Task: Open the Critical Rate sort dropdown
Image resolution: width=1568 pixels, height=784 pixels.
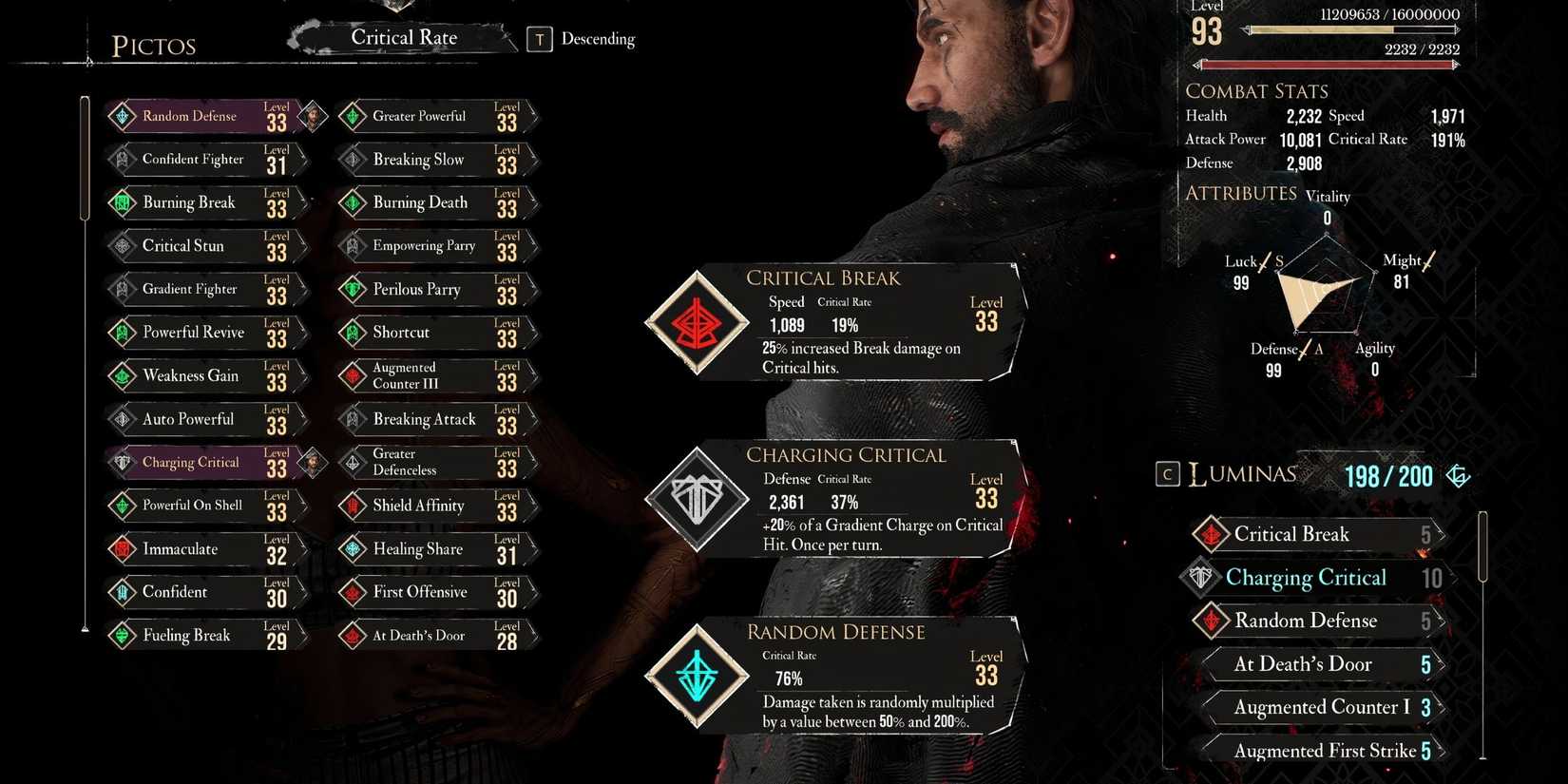Action: [x=404, y=38]
